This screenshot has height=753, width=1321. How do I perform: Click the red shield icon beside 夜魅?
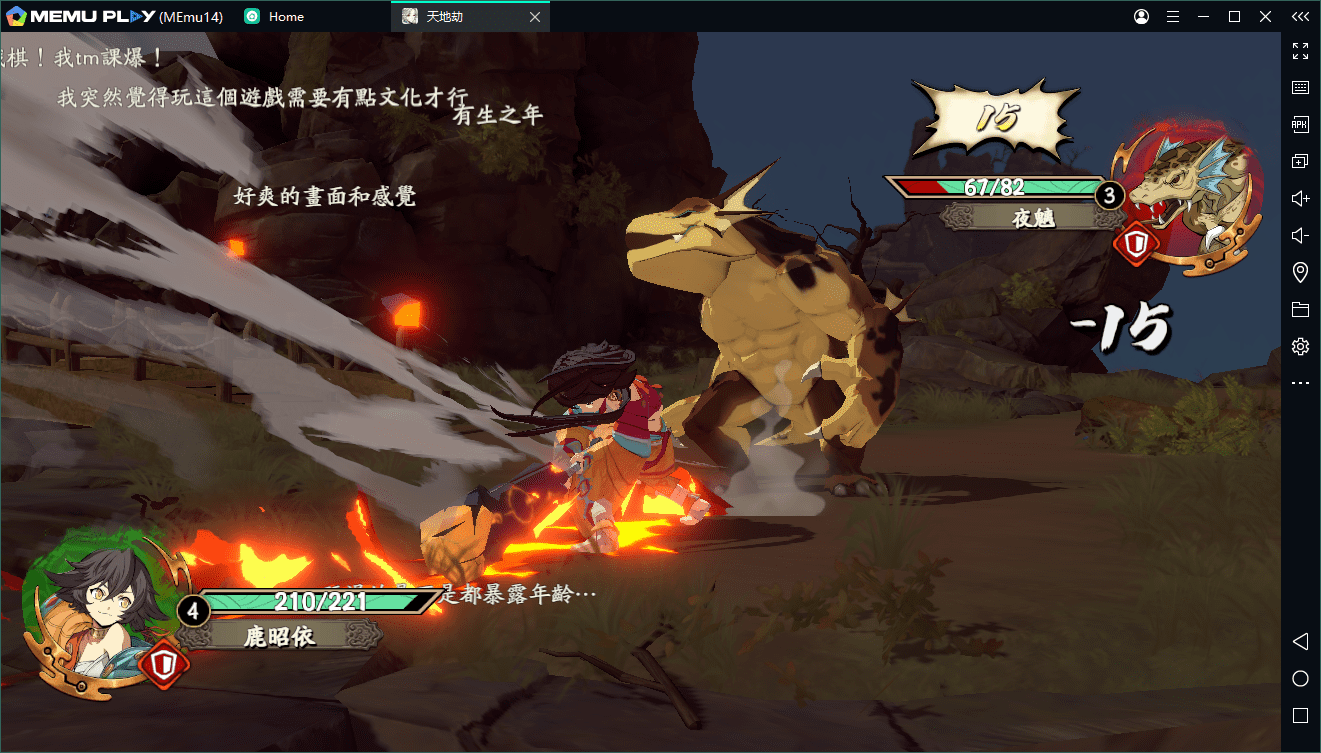pos(1136,245)
